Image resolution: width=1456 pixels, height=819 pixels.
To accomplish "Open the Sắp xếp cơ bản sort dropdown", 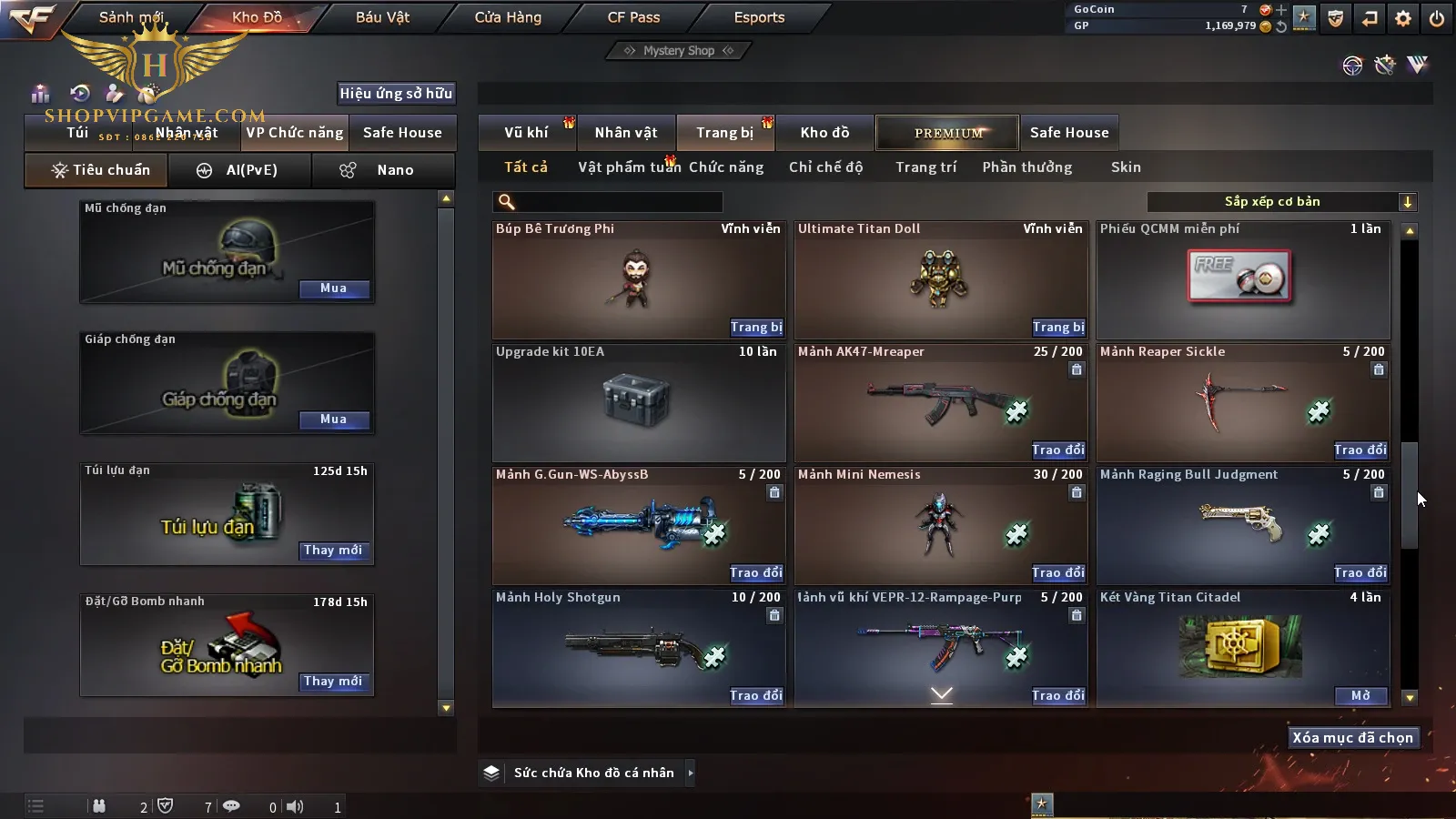I will click(x=1281, y=202).
